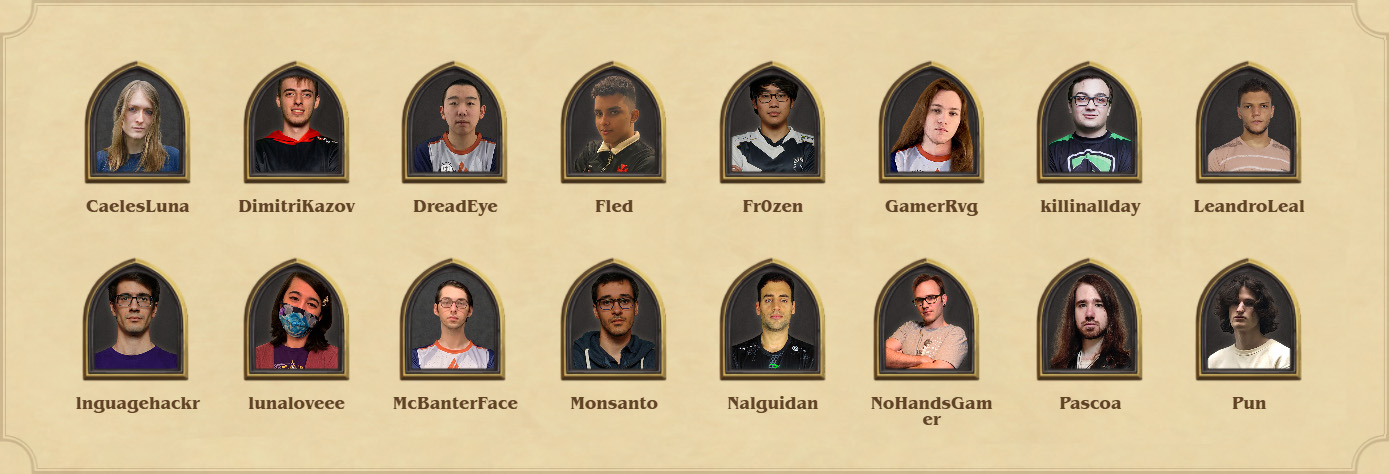Screen dimensions: 1389x474
Task: Choose the McBanterFace portrait
Action: tap(455, 320)
